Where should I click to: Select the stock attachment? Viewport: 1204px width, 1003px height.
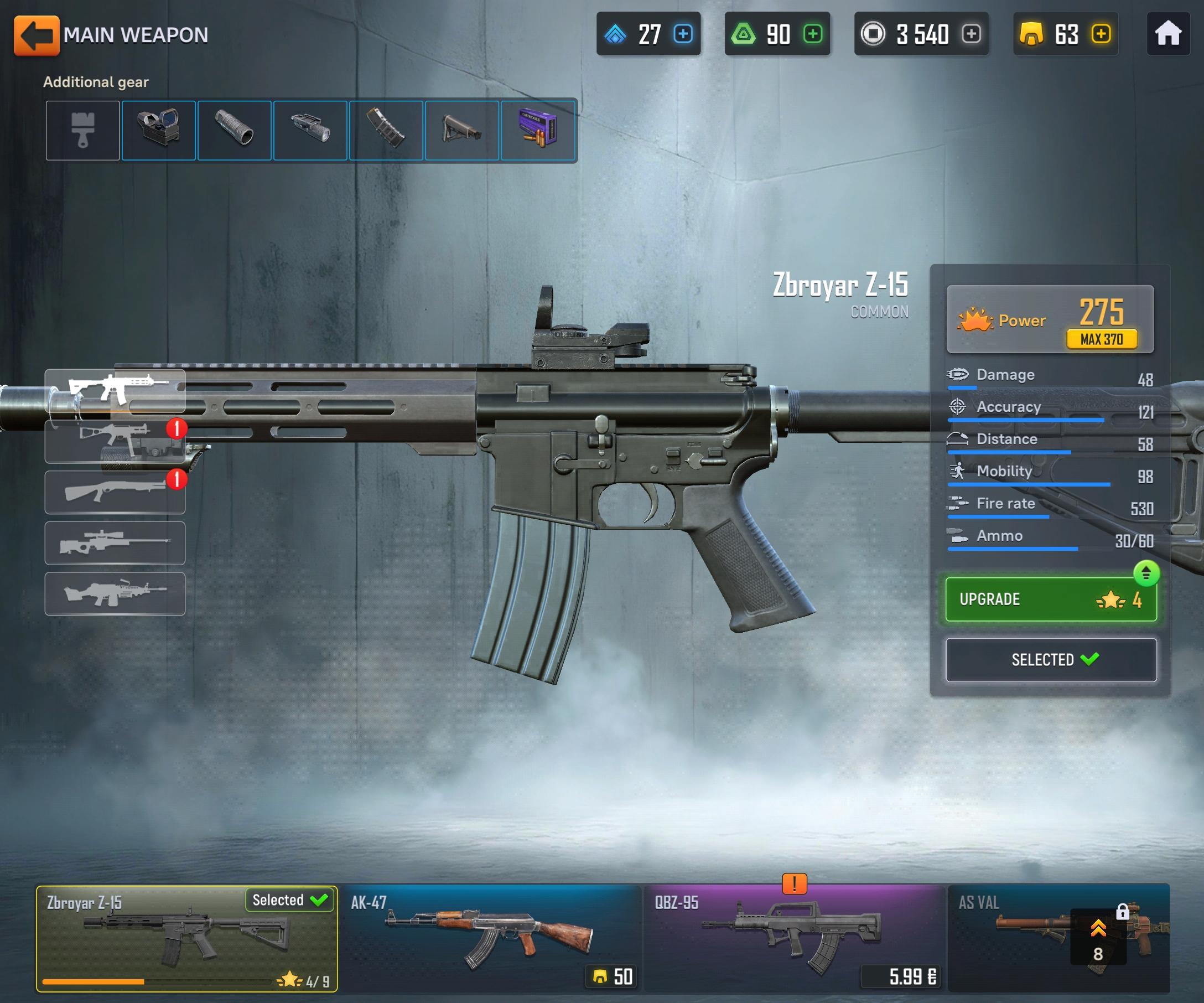click(463, 130)
